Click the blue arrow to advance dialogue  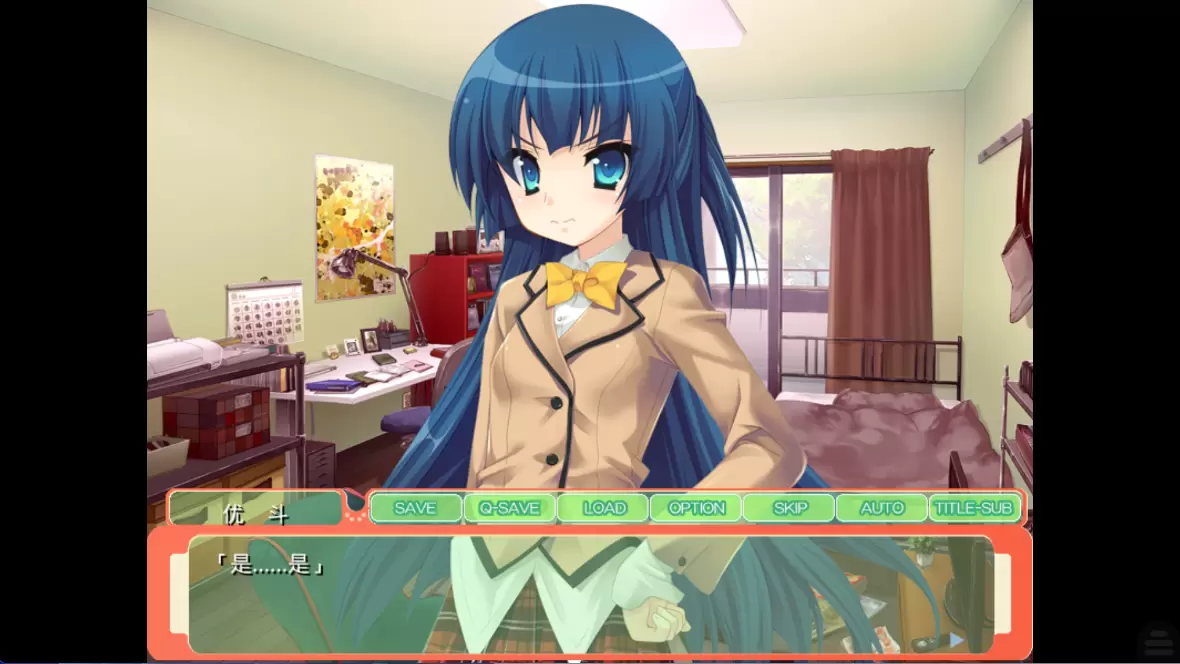956,639
